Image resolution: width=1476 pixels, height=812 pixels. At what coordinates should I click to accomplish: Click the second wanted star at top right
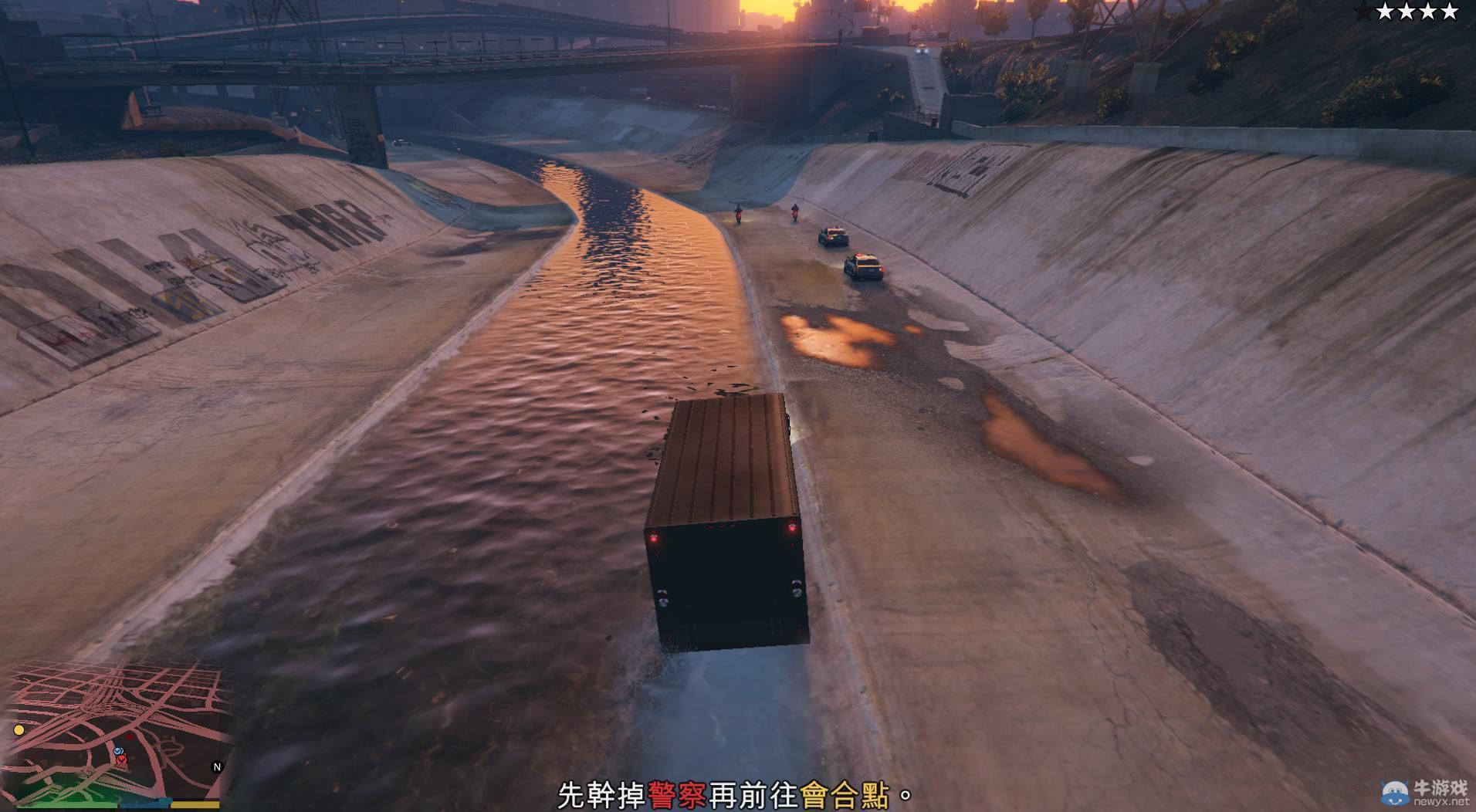1407,12
